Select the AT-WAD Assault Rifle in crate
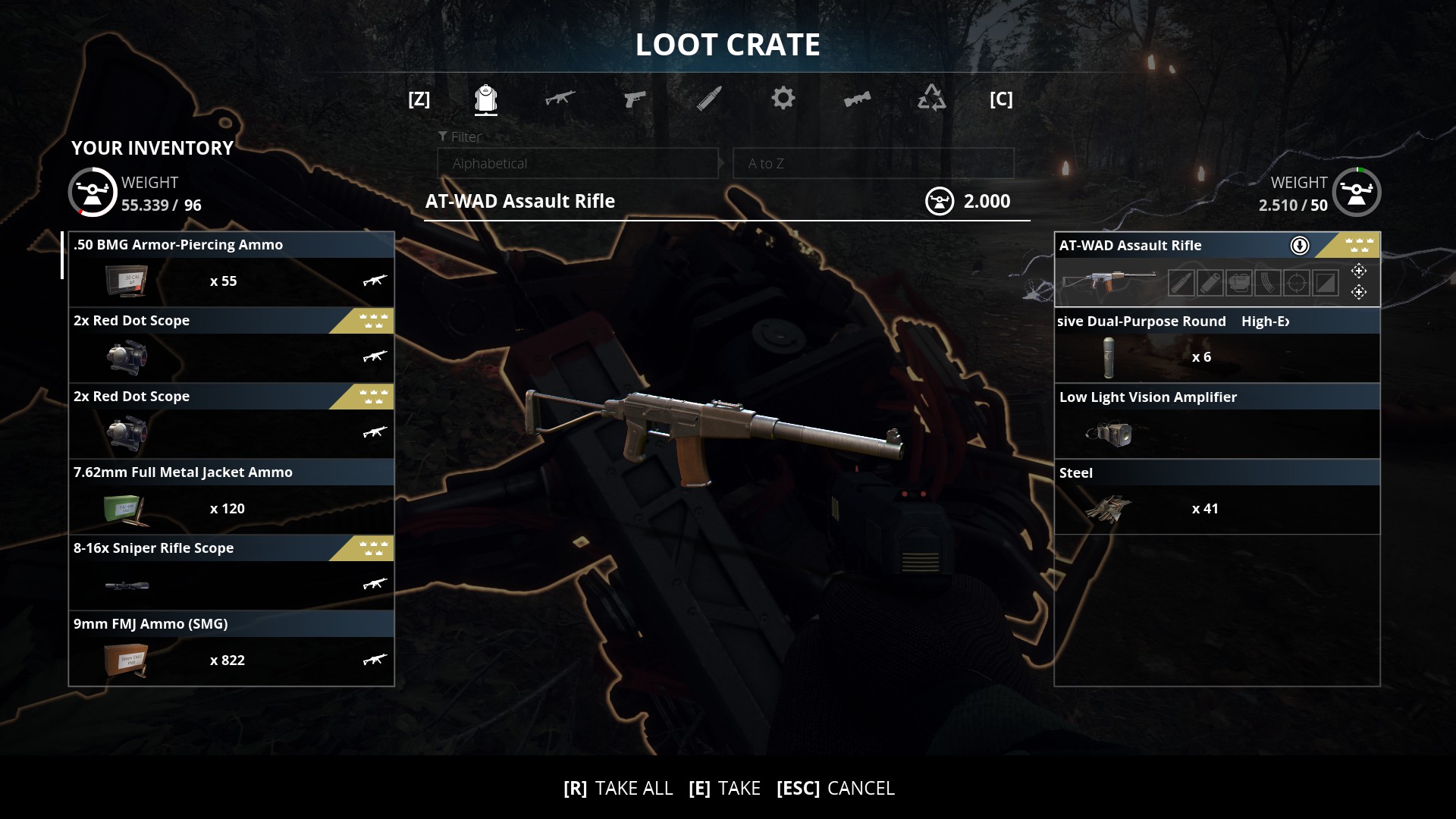The image size is (1456, 819). (x=1216, y=269)
